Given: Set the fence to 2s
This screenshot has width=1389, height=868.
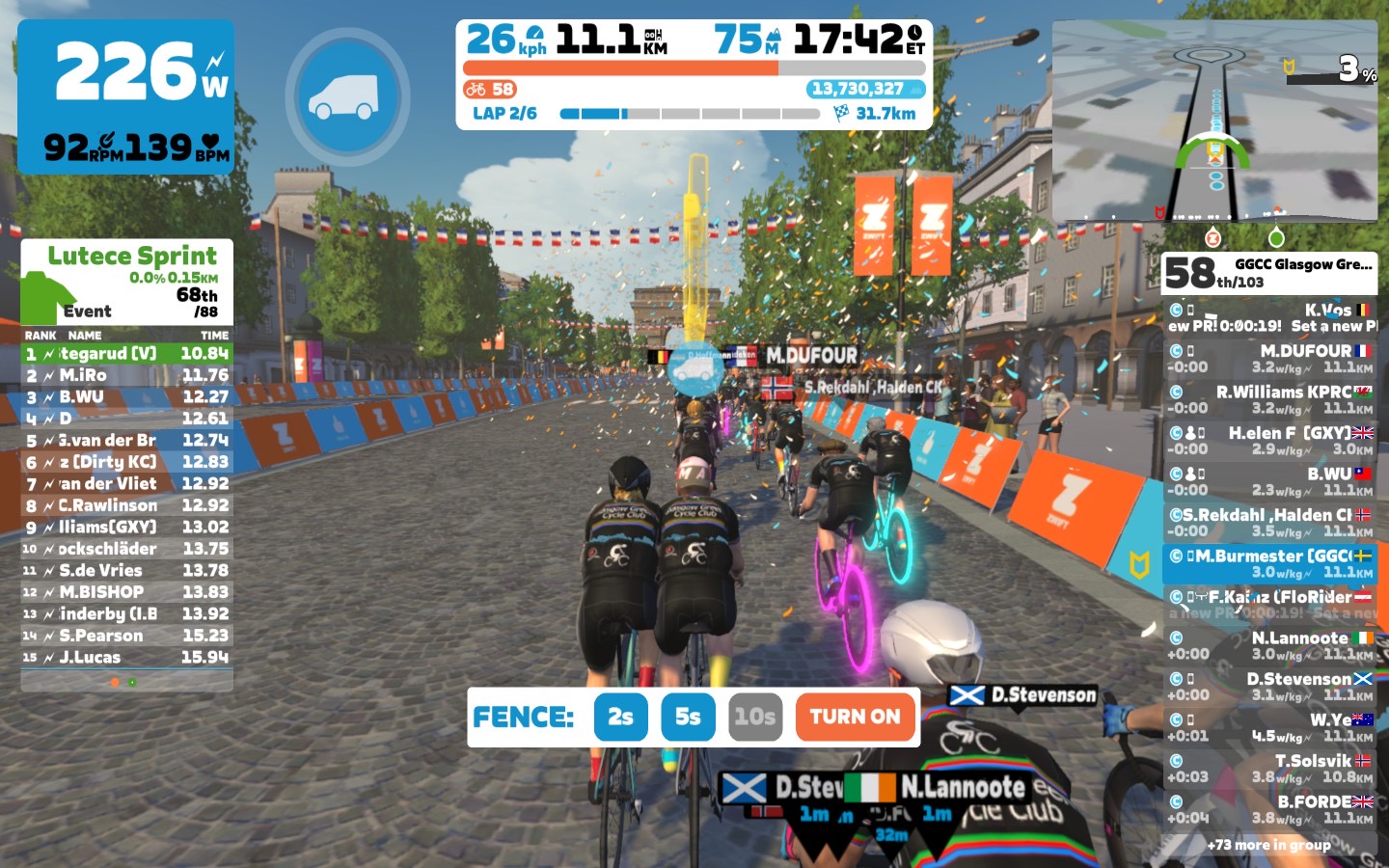Looking at the screenshot, I should pos(620,717).
